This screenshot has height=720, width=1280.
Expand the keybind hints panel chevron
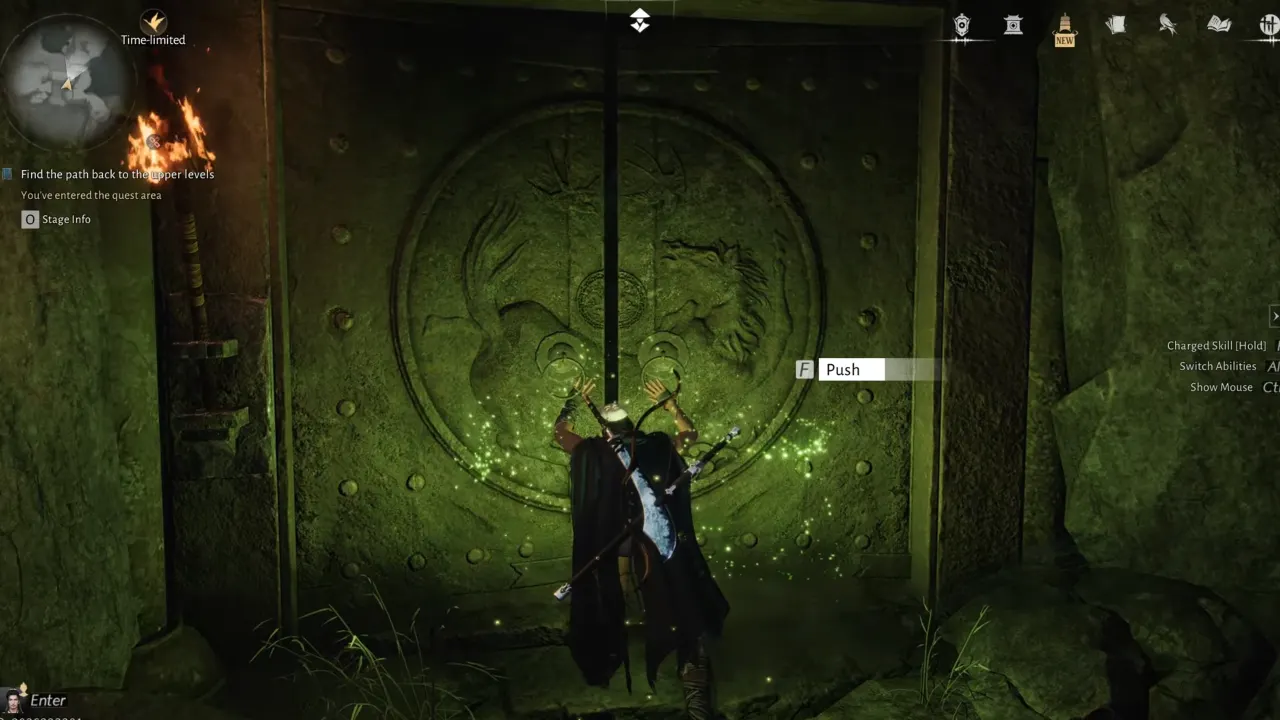pyautogui.click(x=1274, y=316)
